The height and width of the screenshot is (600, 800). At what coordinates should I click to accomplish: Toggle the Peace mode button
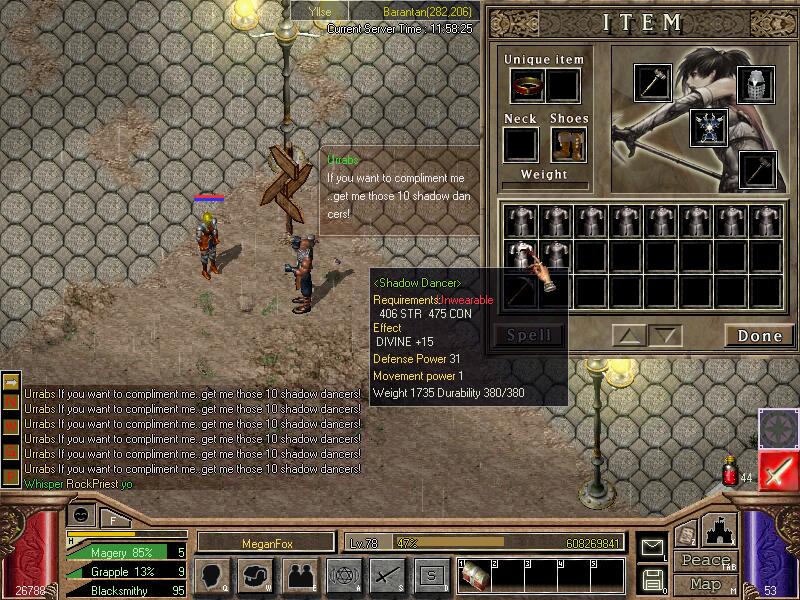pos(703,561)
